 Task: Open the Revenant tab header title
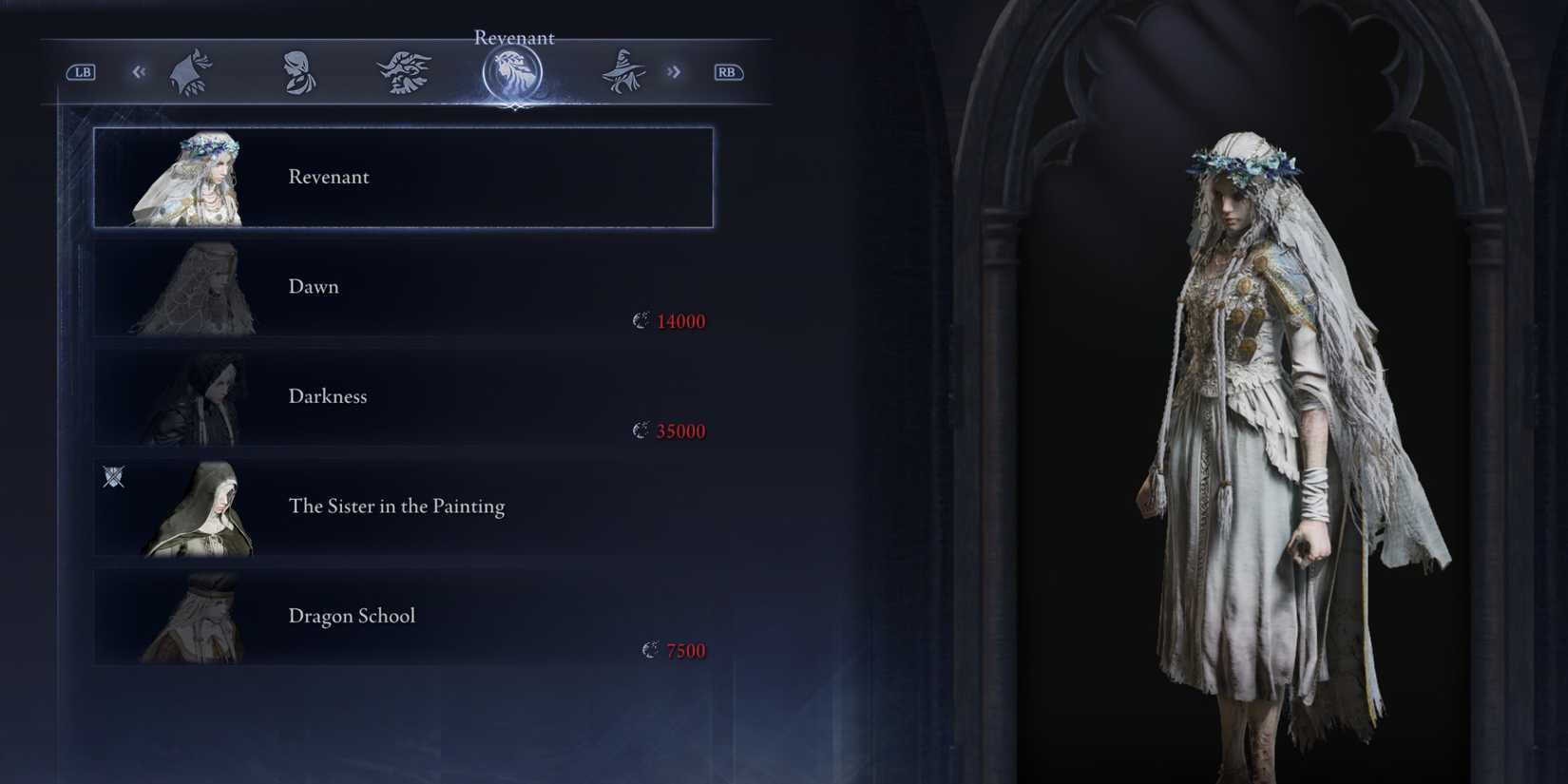(x=514, y=37)
